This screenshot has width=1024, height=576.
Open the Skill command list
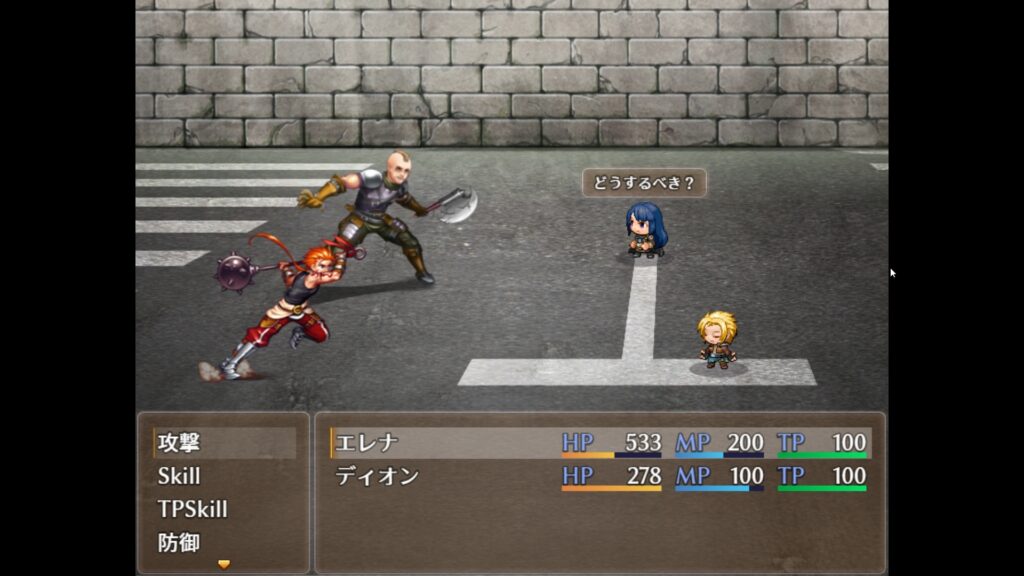coord(179,476)
